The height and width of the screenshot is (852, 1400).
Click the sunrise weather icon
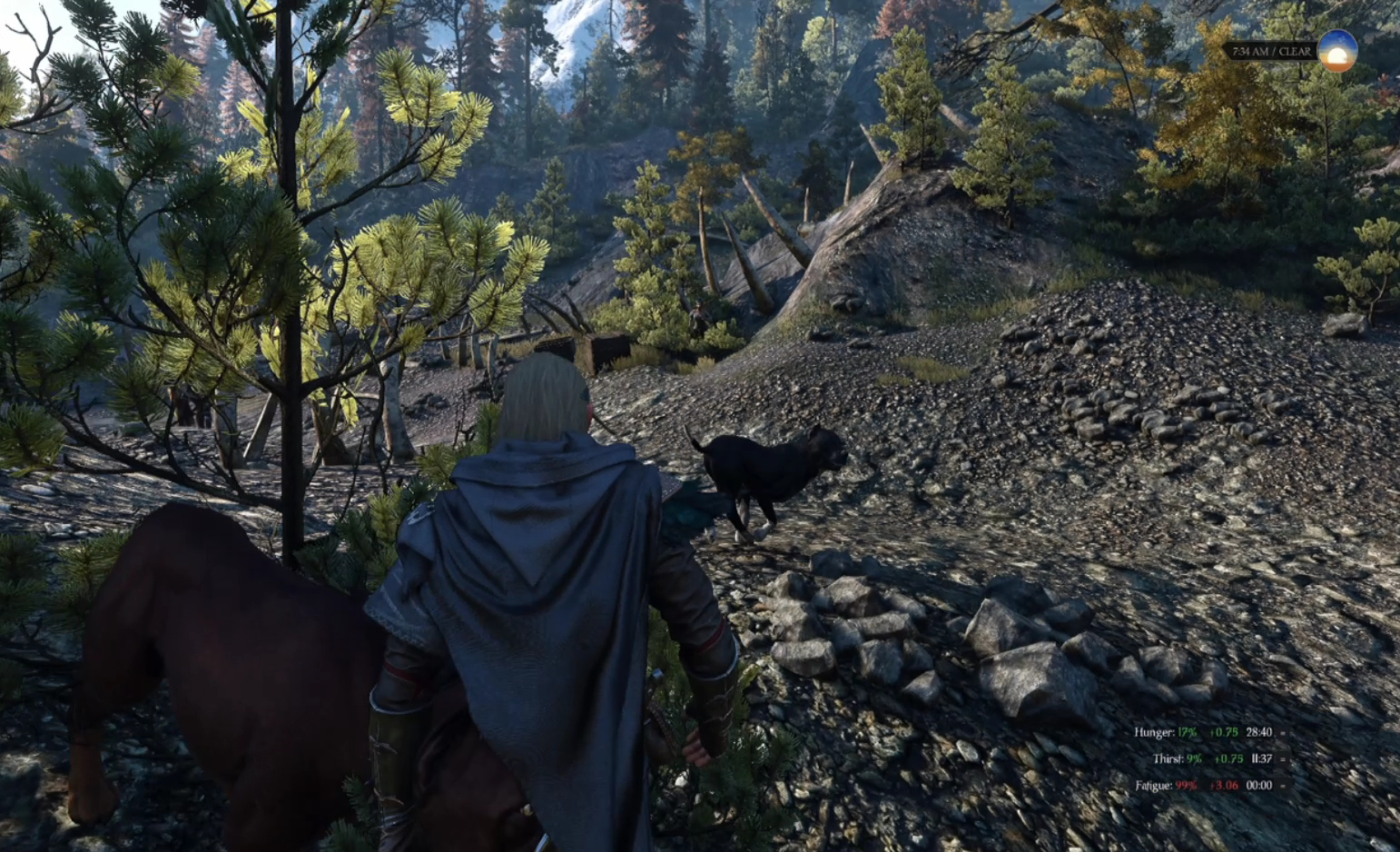tap(1336, 51)
